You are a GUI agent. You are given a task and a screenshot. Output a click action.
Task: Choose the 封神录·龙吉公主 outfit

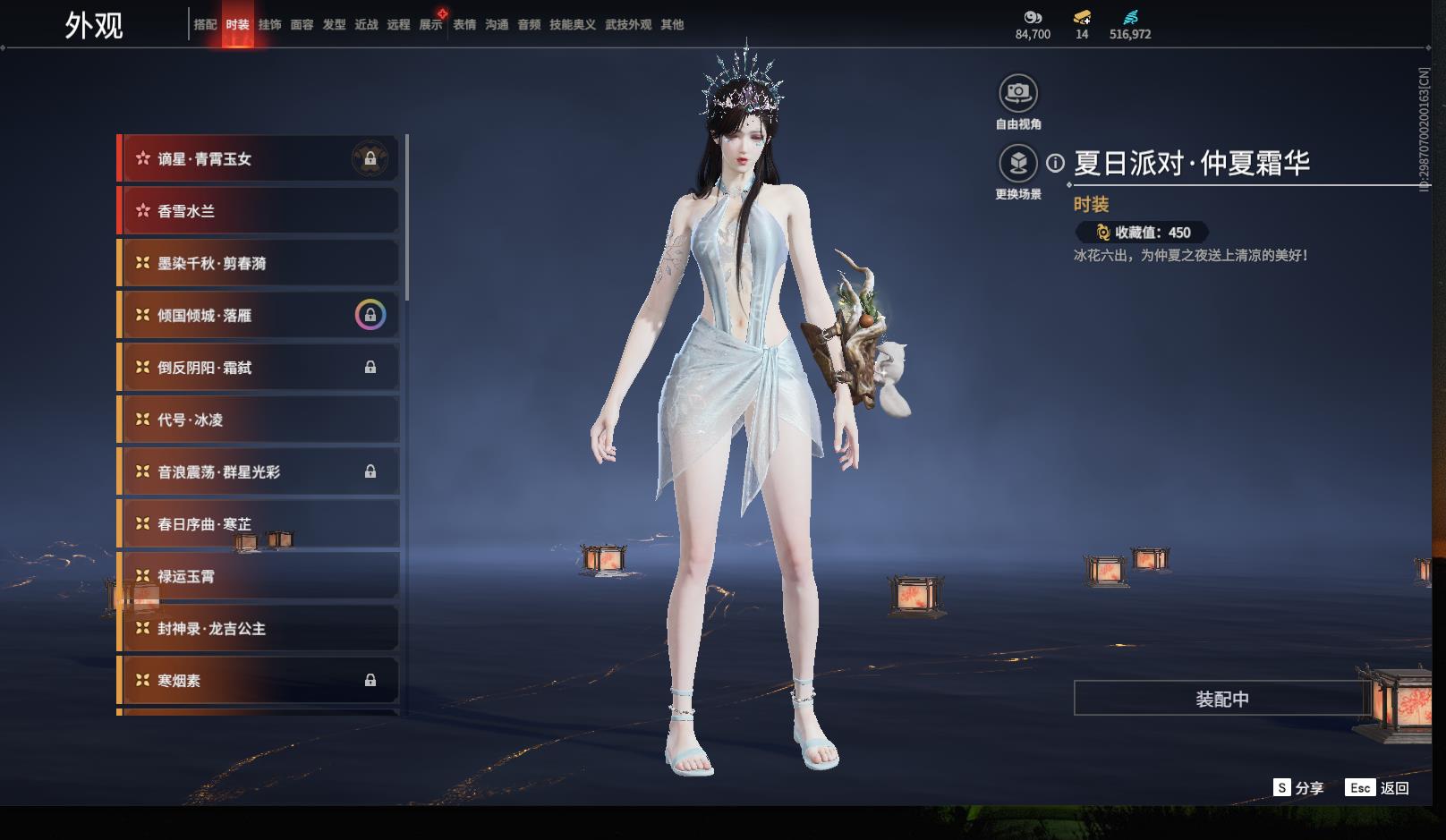click(x=259, y=628)
